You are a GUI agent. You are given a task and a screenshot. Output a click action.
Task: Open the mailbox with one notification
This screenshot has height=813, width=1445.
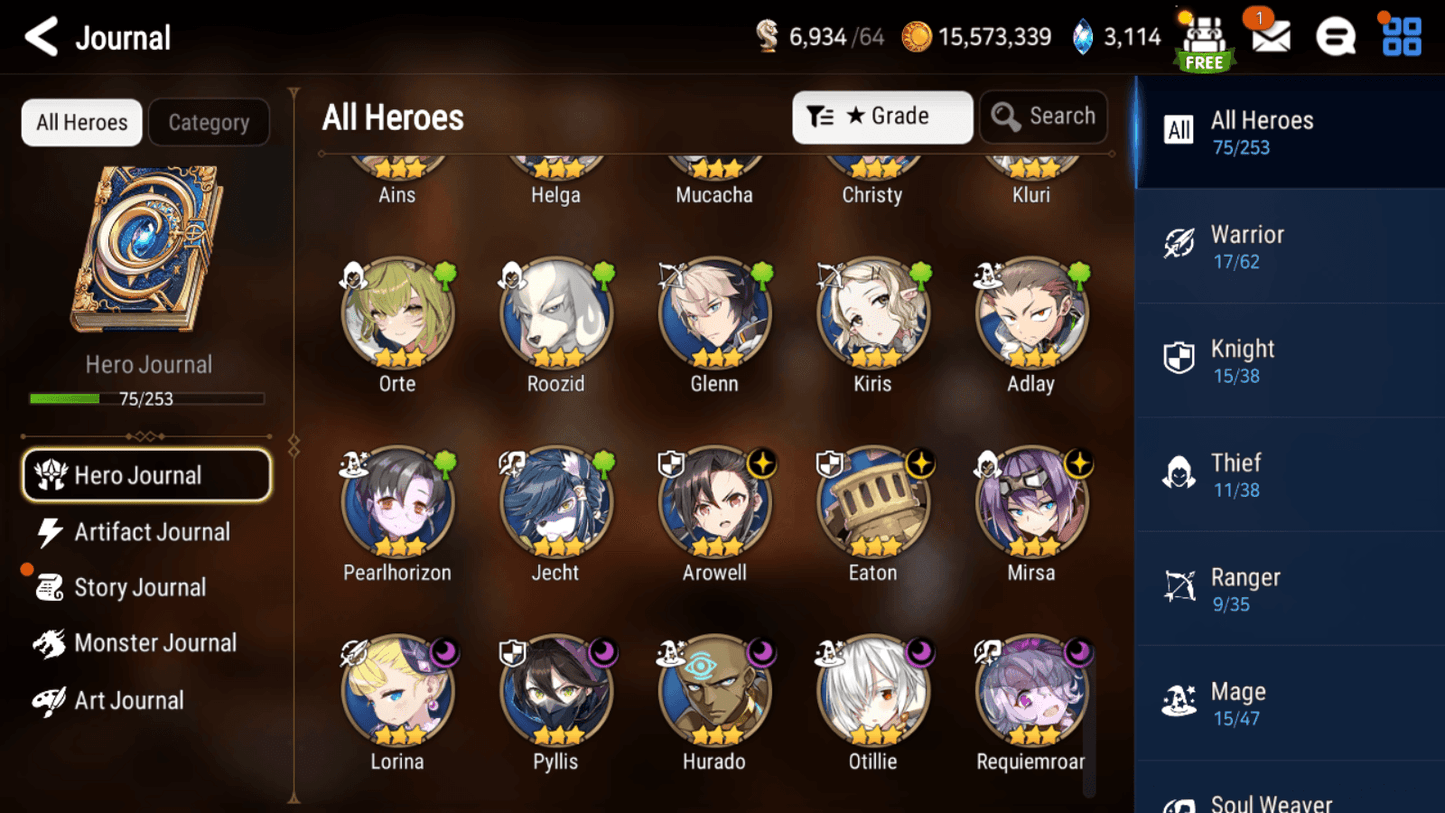tap(1270, 37)
